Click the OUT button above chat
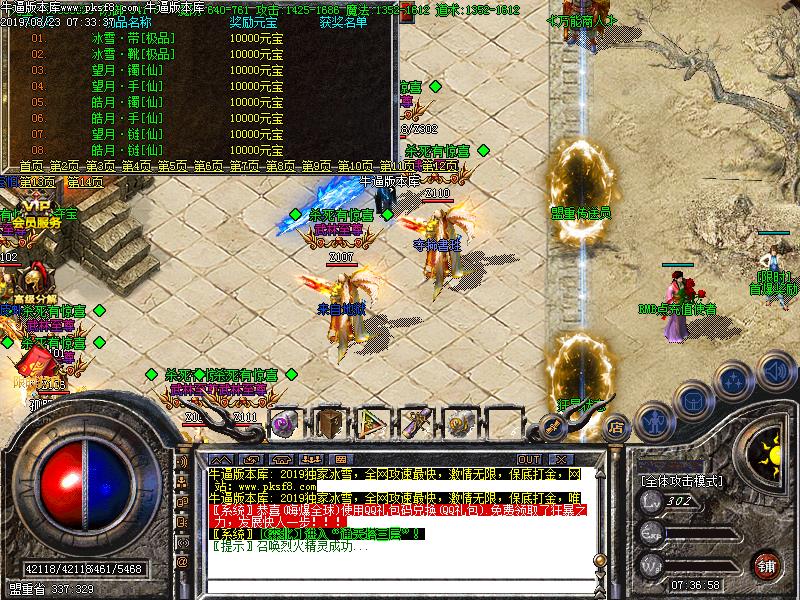The image size is (800, 600). point(530,459)
